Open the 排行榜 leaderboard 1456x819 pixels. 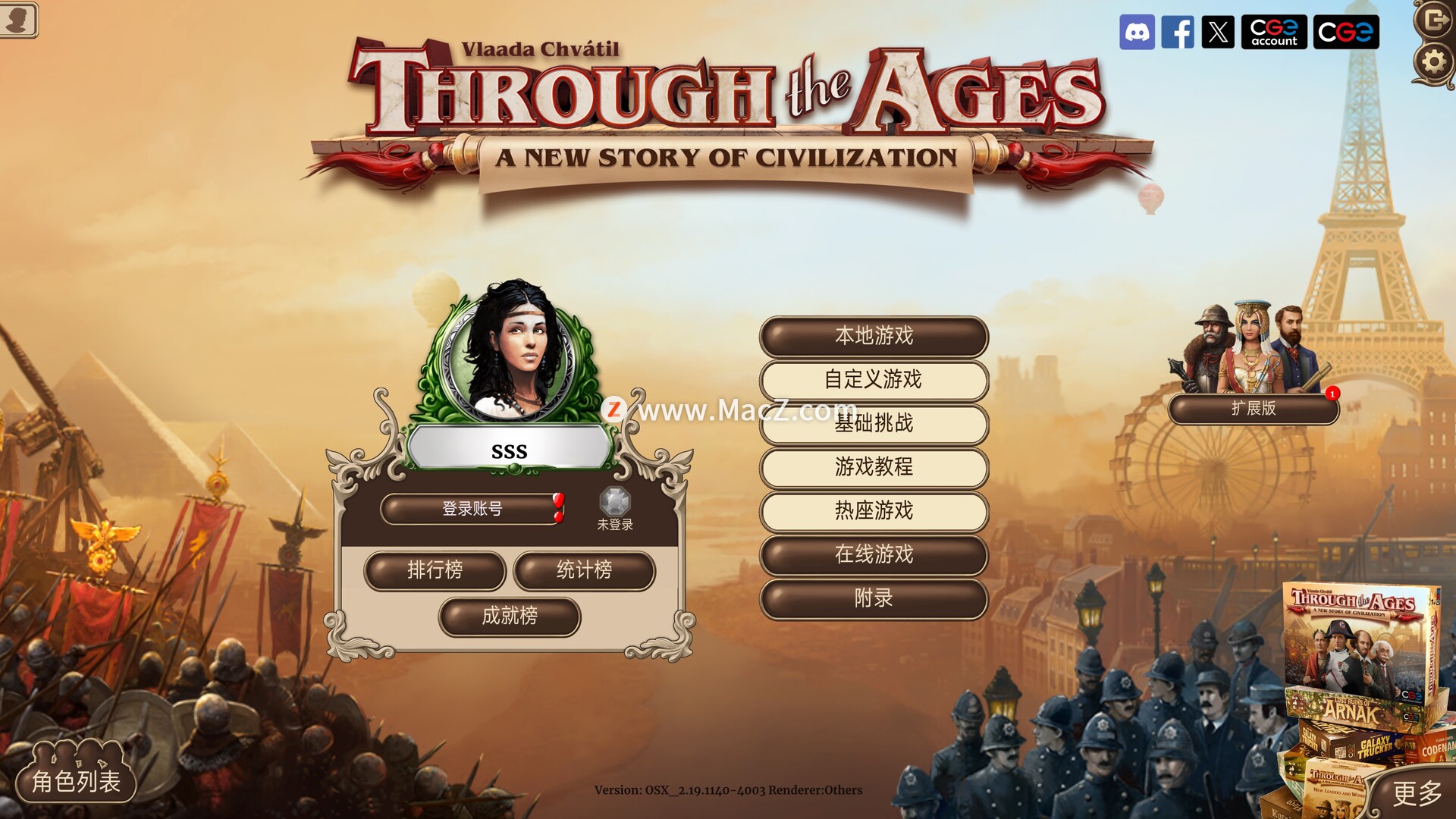pos(435,570)
